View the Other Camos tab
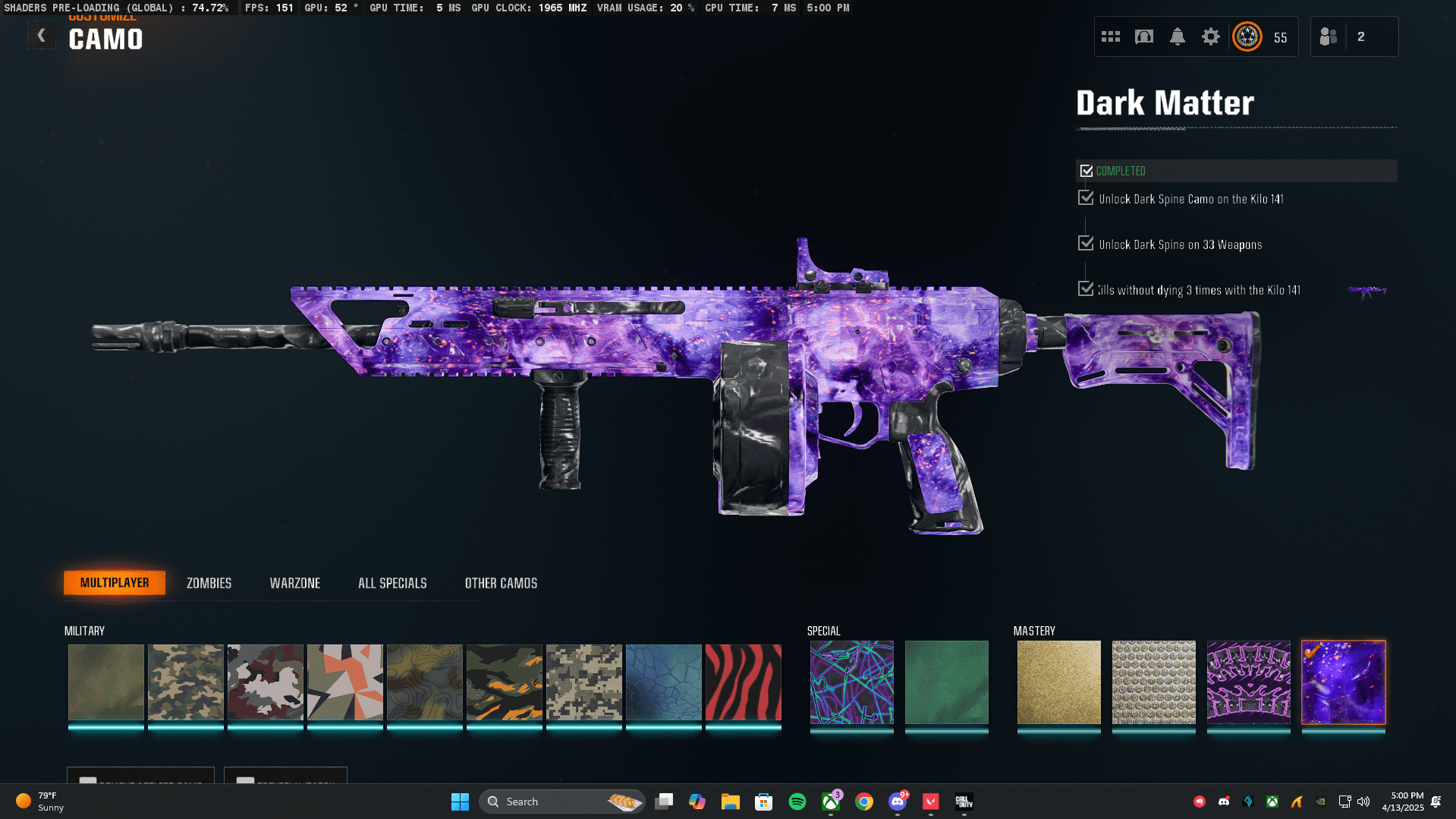Viewport: 1456px width, 819px height. tap(501, 583)
